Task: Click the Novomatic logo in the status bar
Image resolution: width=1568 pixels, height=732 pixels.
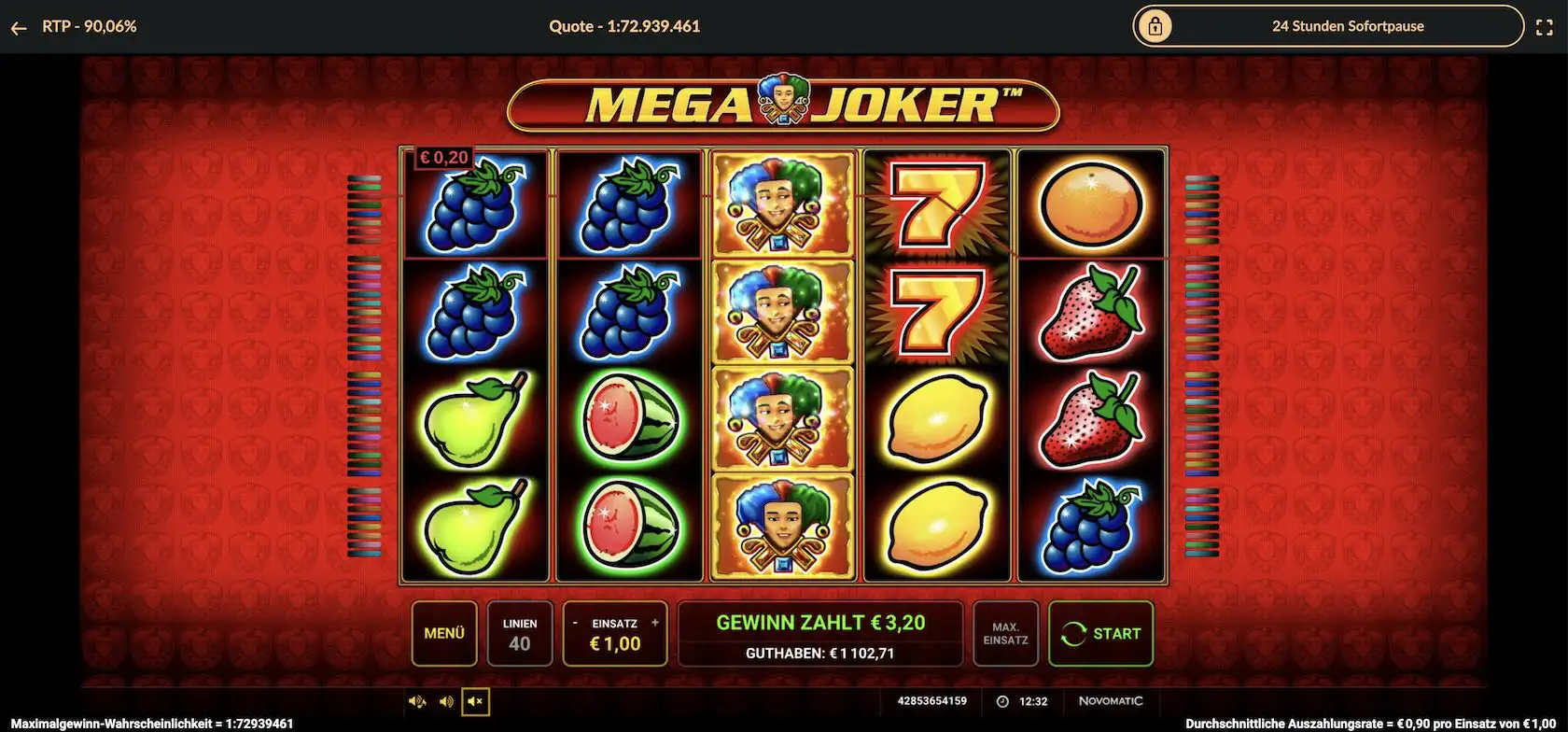Action: pos(1110,701)
